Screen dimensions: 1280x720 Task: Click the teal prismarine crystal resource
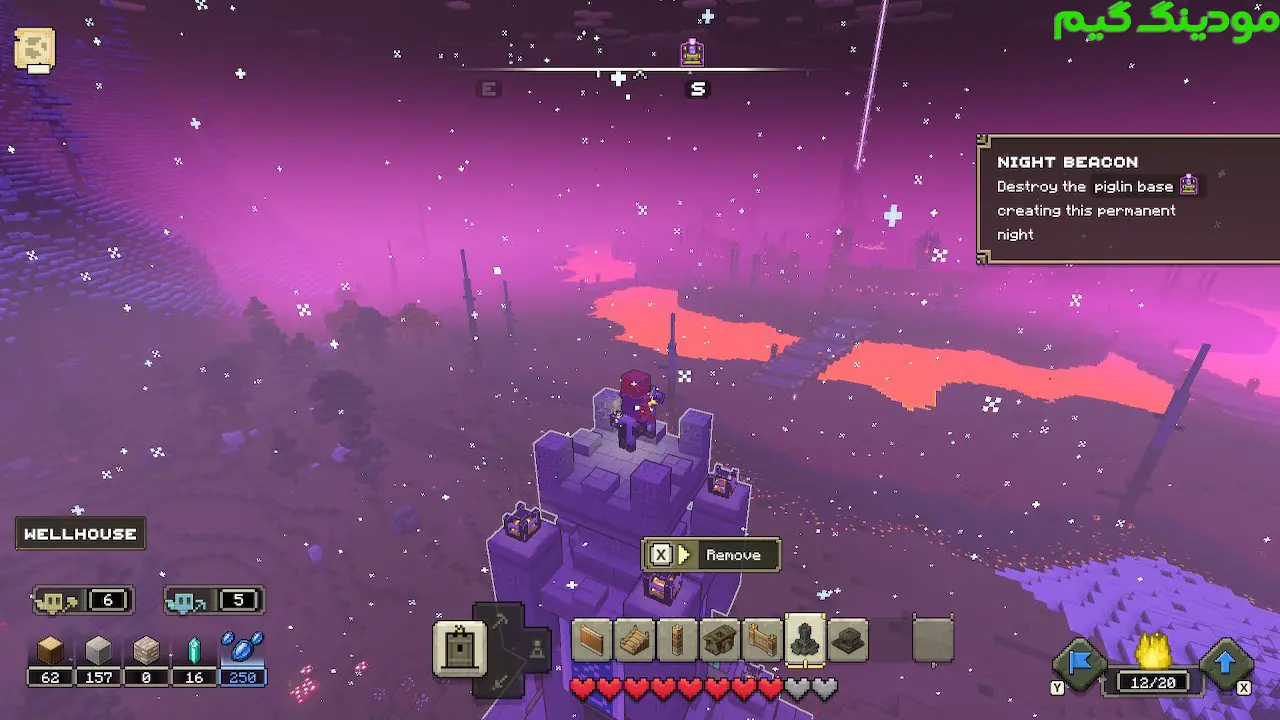195,652
